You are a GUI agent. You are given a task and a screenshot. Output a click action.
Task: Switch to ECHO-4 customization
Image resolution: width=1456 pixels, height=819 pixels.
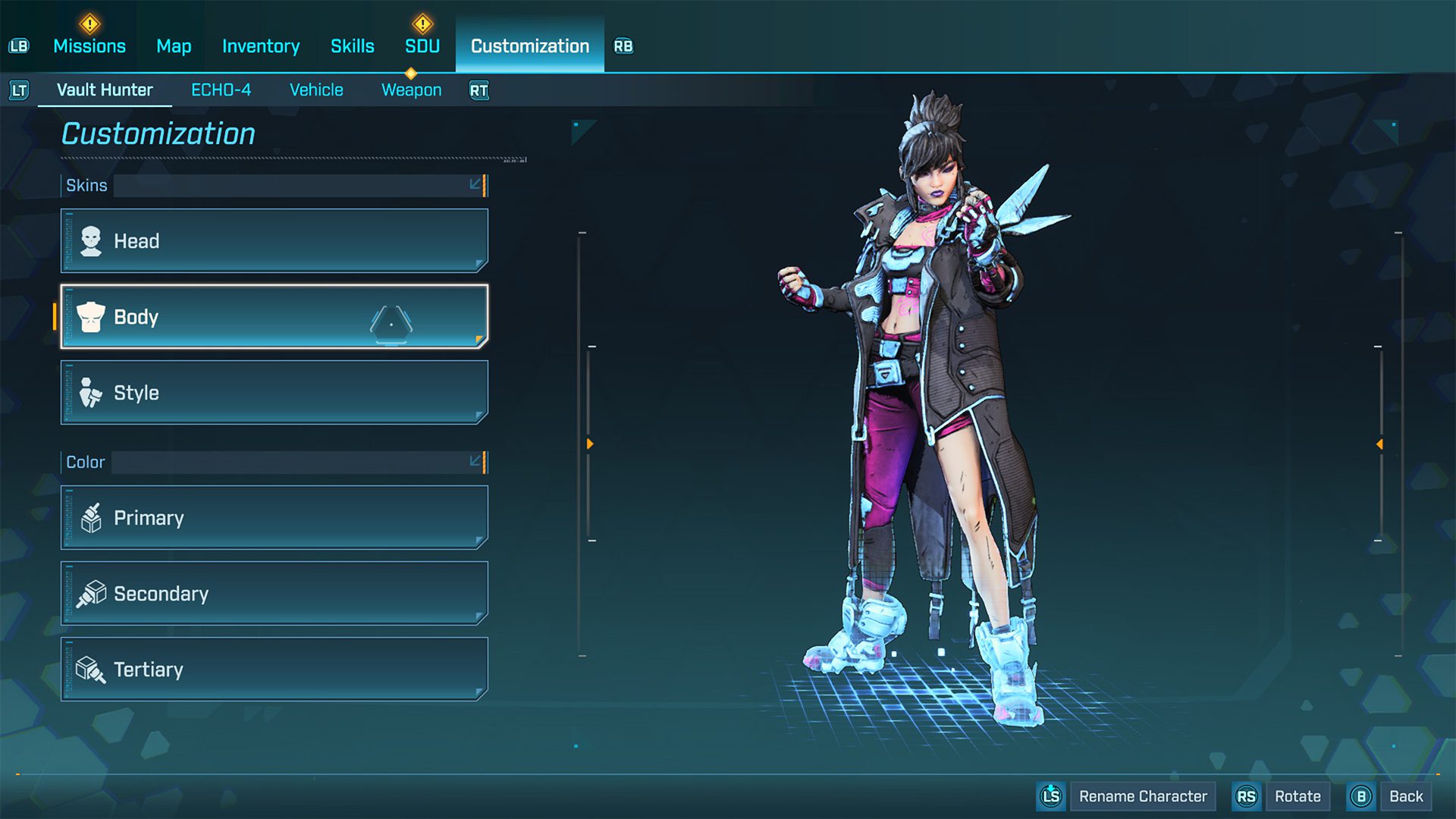tap(221, 90)
